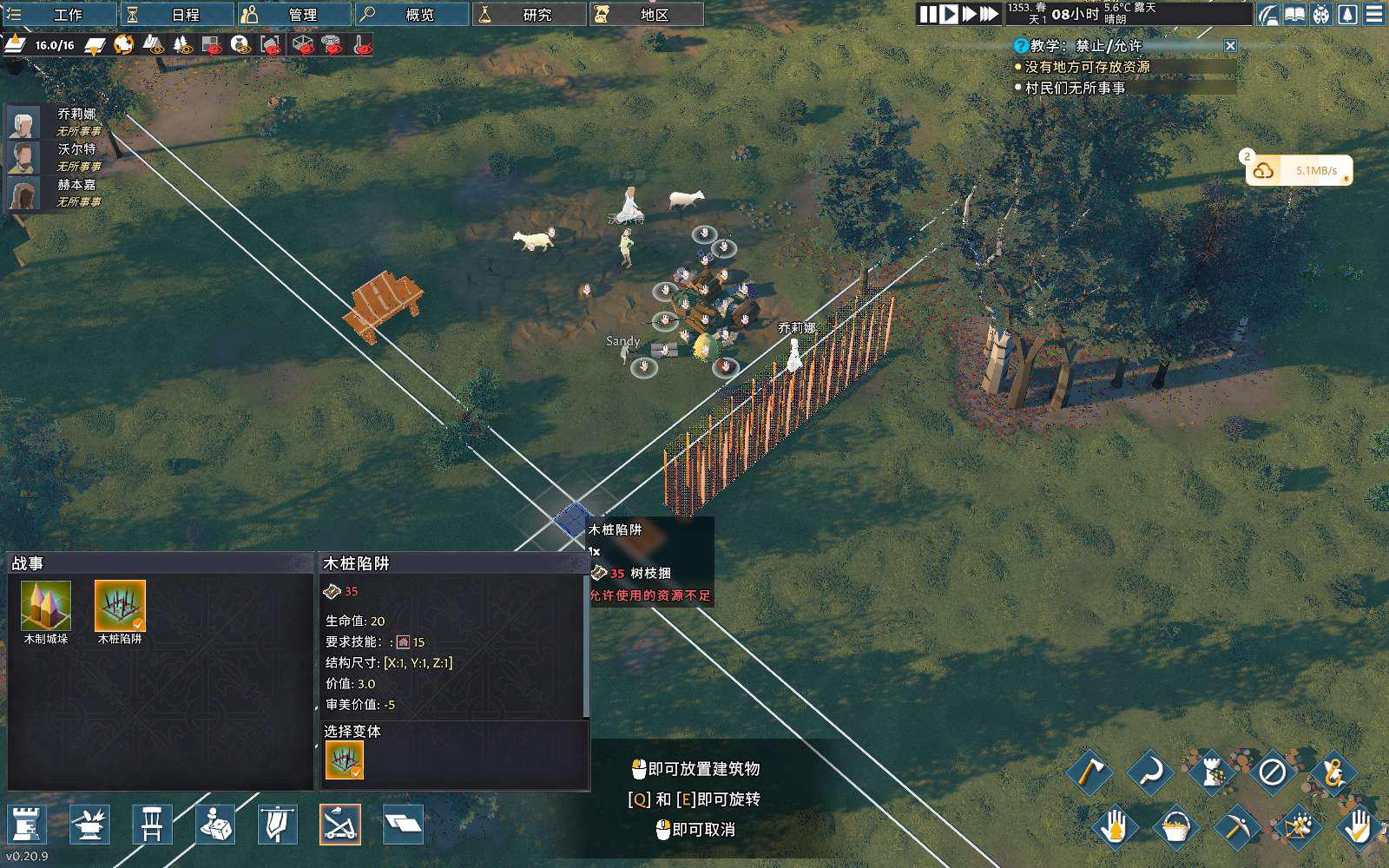
Task: Open the 工作 (Jobs) menu
Action: [59, 14]
